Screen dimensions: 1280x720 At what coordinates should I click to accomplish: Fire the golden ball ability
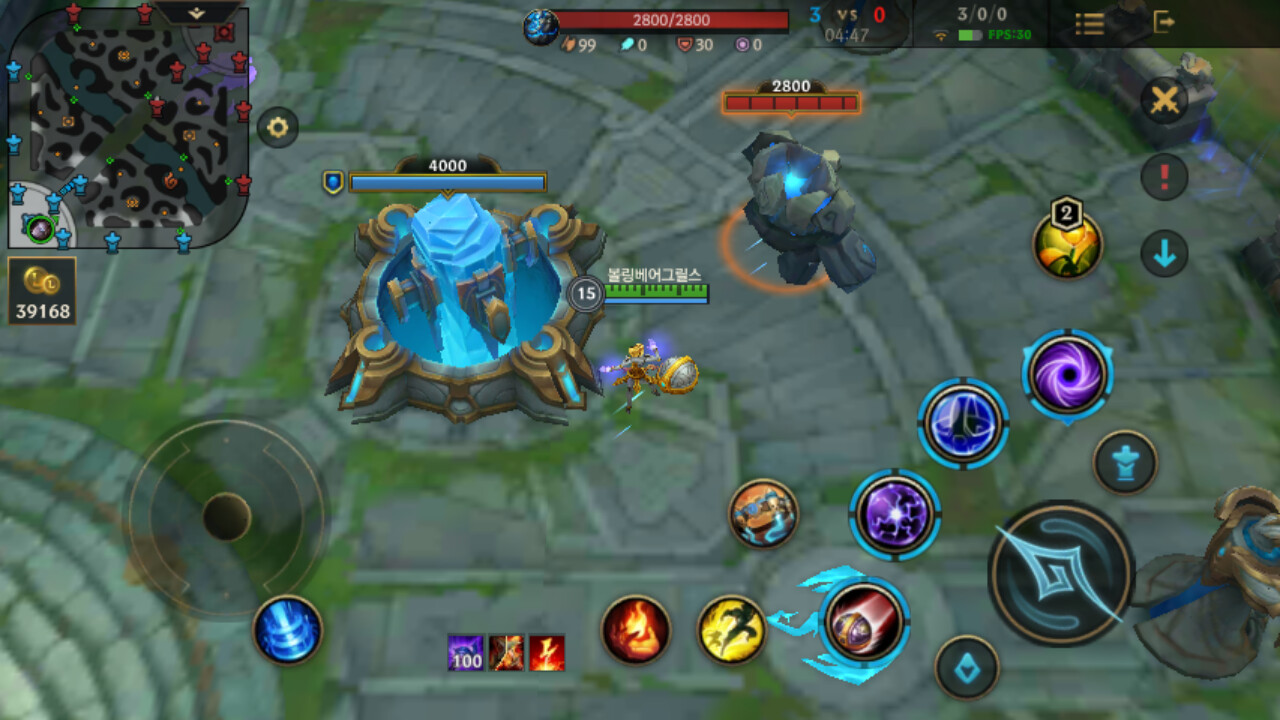[864, 621]
